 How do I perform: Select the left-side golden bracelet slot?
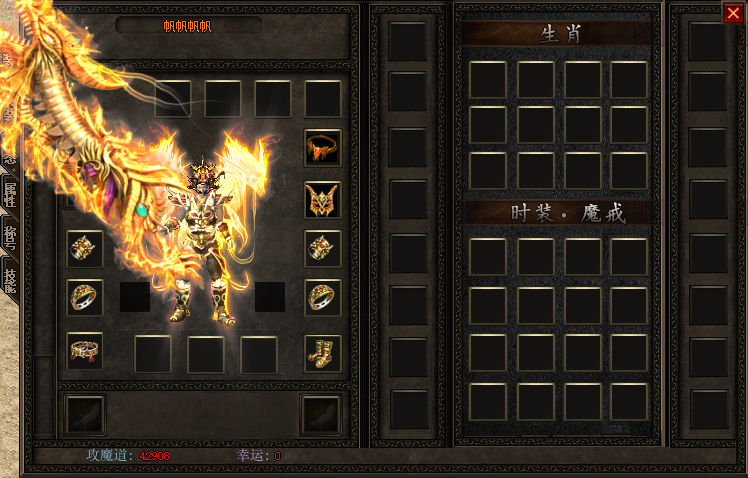pos(85,247)
